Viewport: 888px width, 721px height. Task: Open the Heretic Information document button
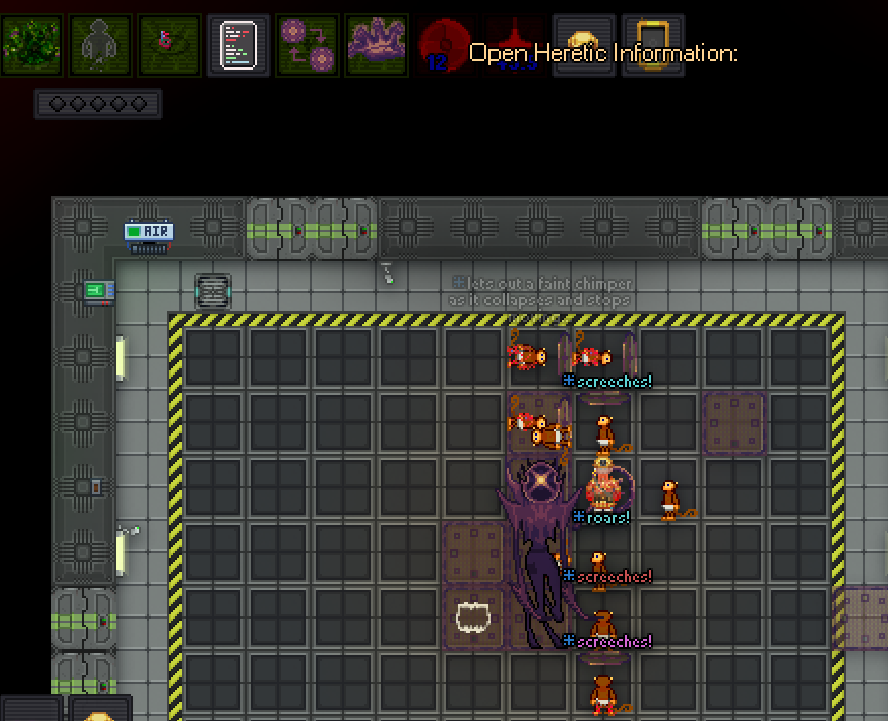238,45
